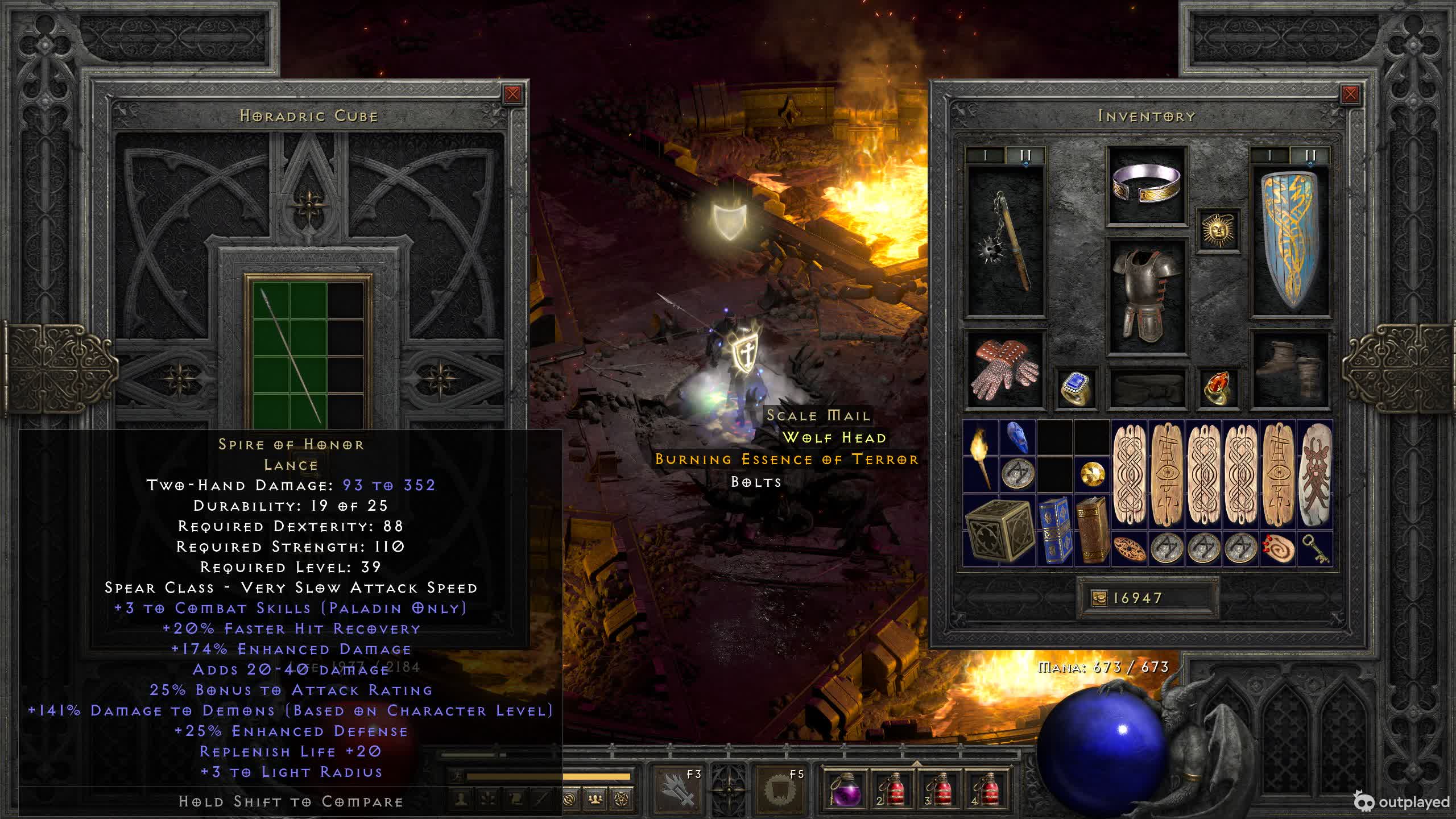Pick the brown tome in inventory
This screenshot has width=1456, height=819.
point(1091,531)
